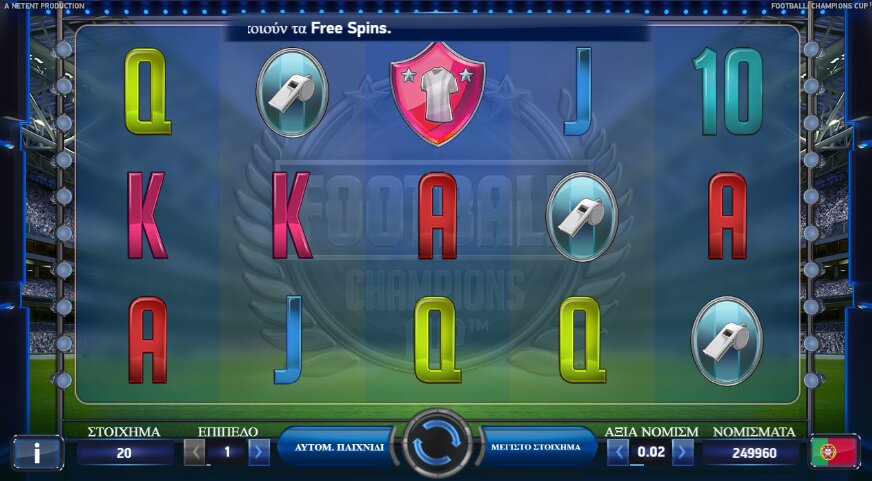This screenshot has height=481, width=872.
Task: Raise the ΑΞΙΑ ΝΟΜΙΣΜ coin value
Action: [x=682, y=452]
